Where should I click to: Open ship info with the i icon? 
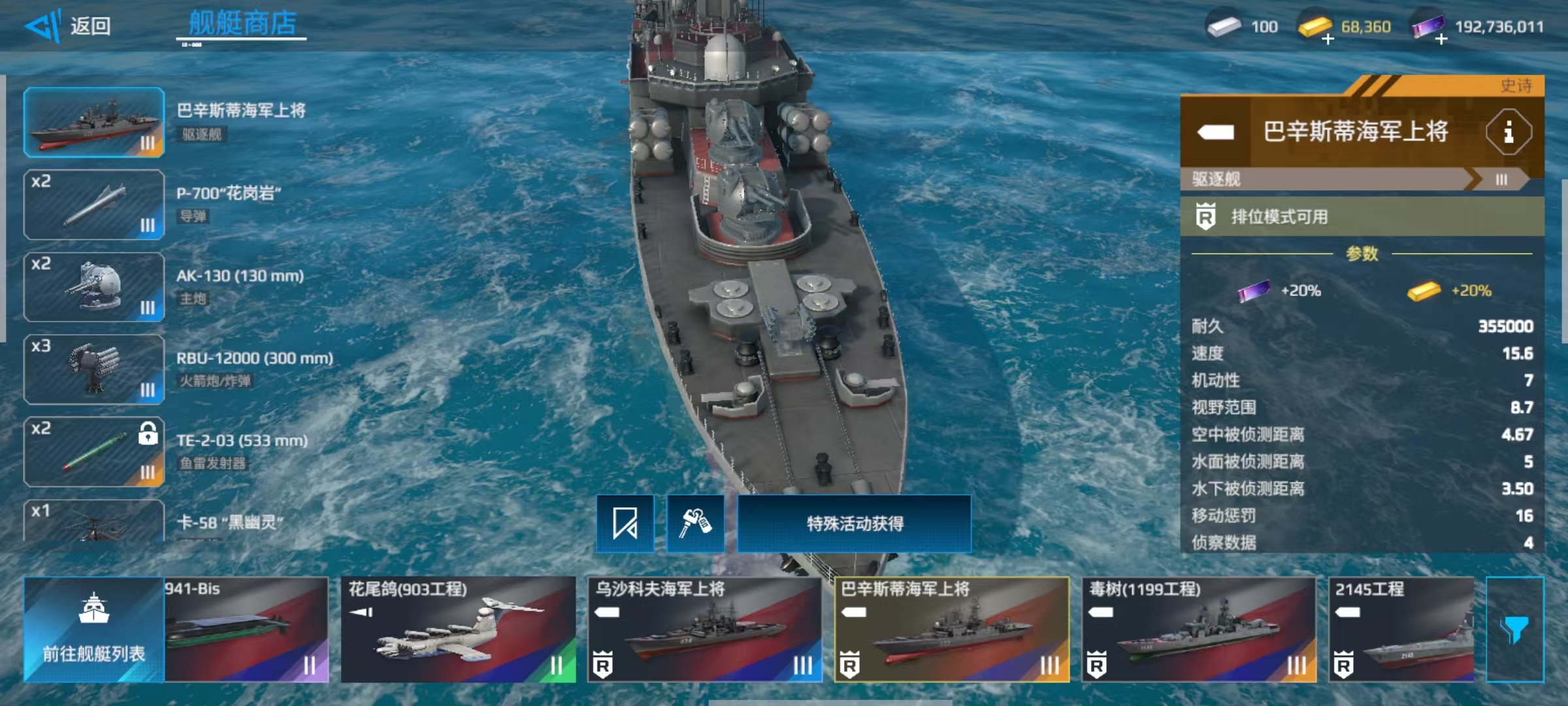(x=1508, y=133)
